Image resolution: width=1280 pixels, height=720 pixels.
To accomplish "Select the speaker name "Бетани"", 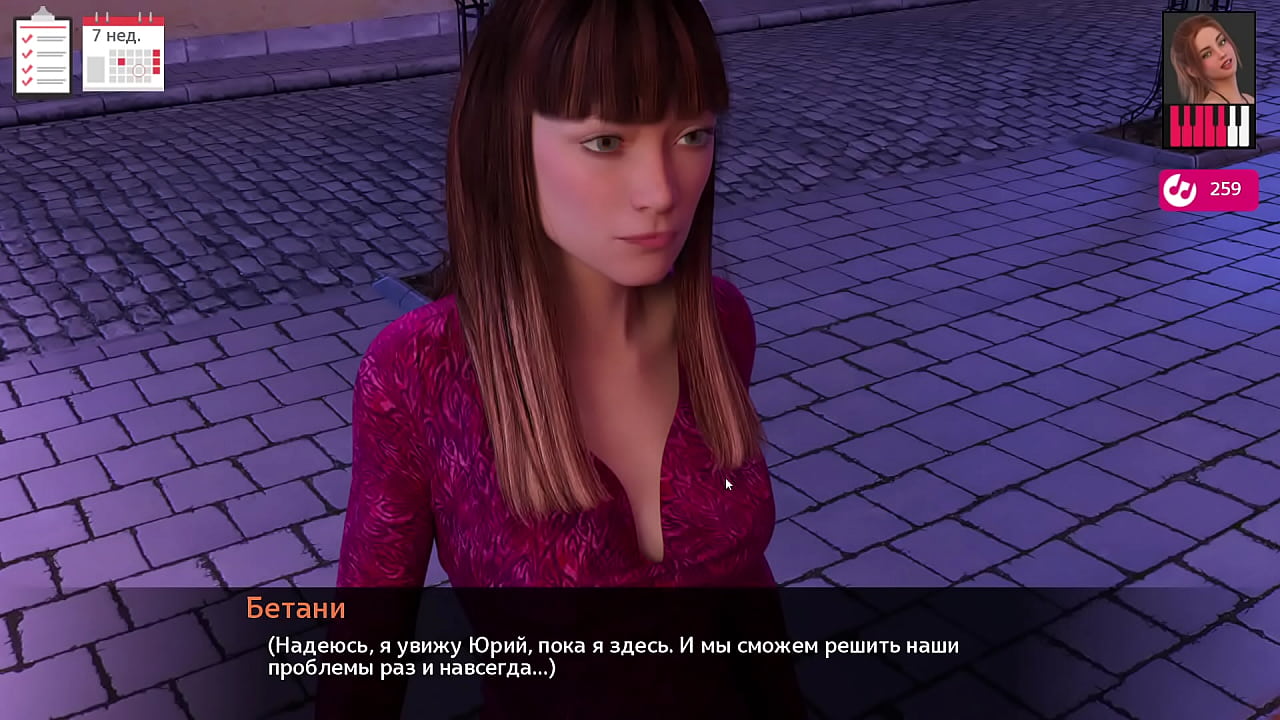I will 295,608.
